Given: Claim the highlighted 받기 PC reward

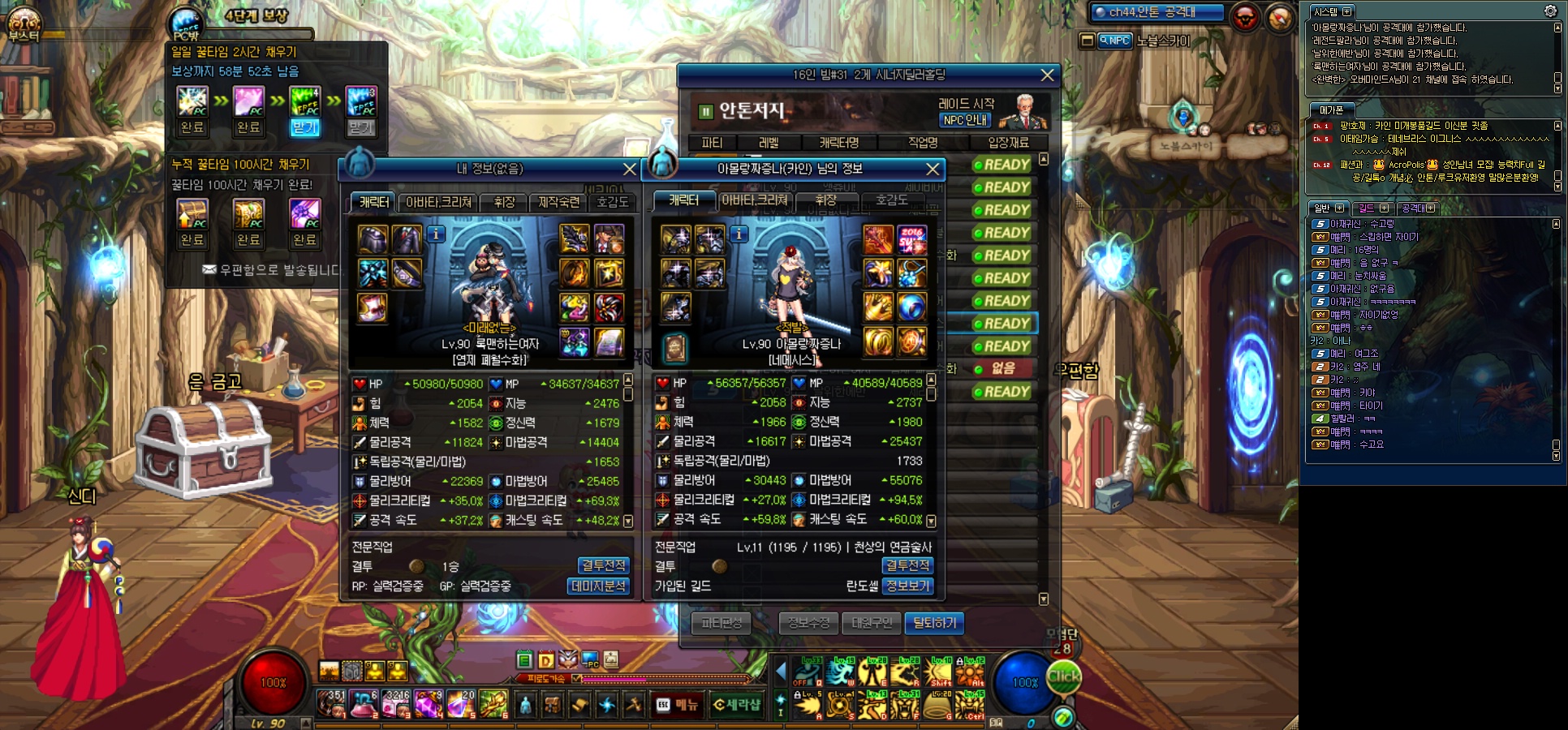Looking at the screenshot, I should 305,127.
